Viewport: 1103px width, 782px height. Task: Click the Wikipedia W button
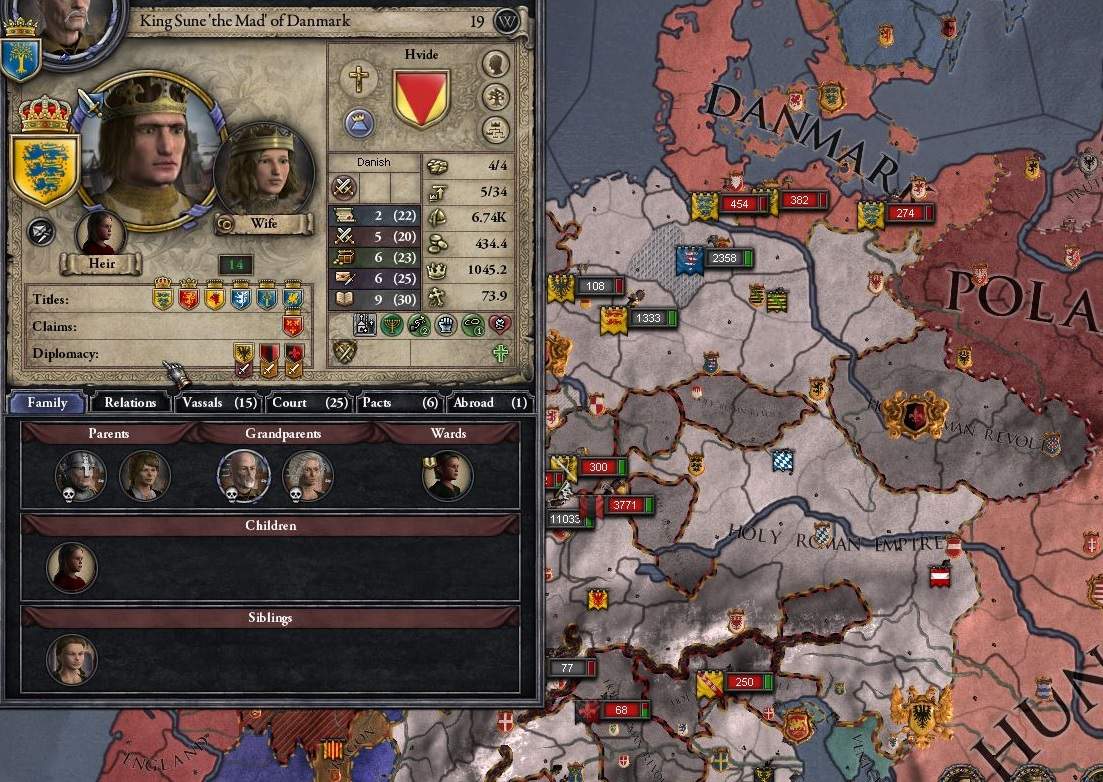pyautogui.click(x=507, y=21)
